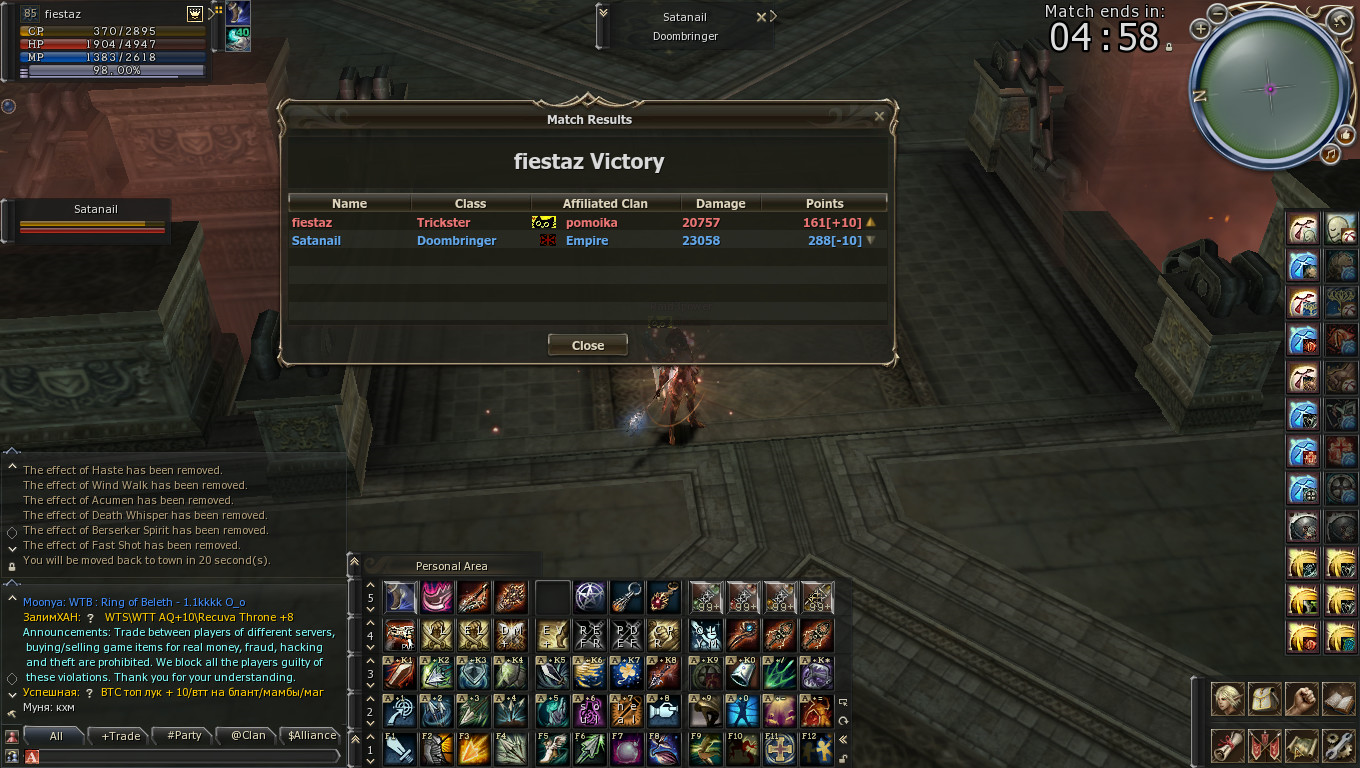Use the 'heal' labeled hotbar slot
Viewport: 1360px width, 768px height.
click(x=628, y=711)
